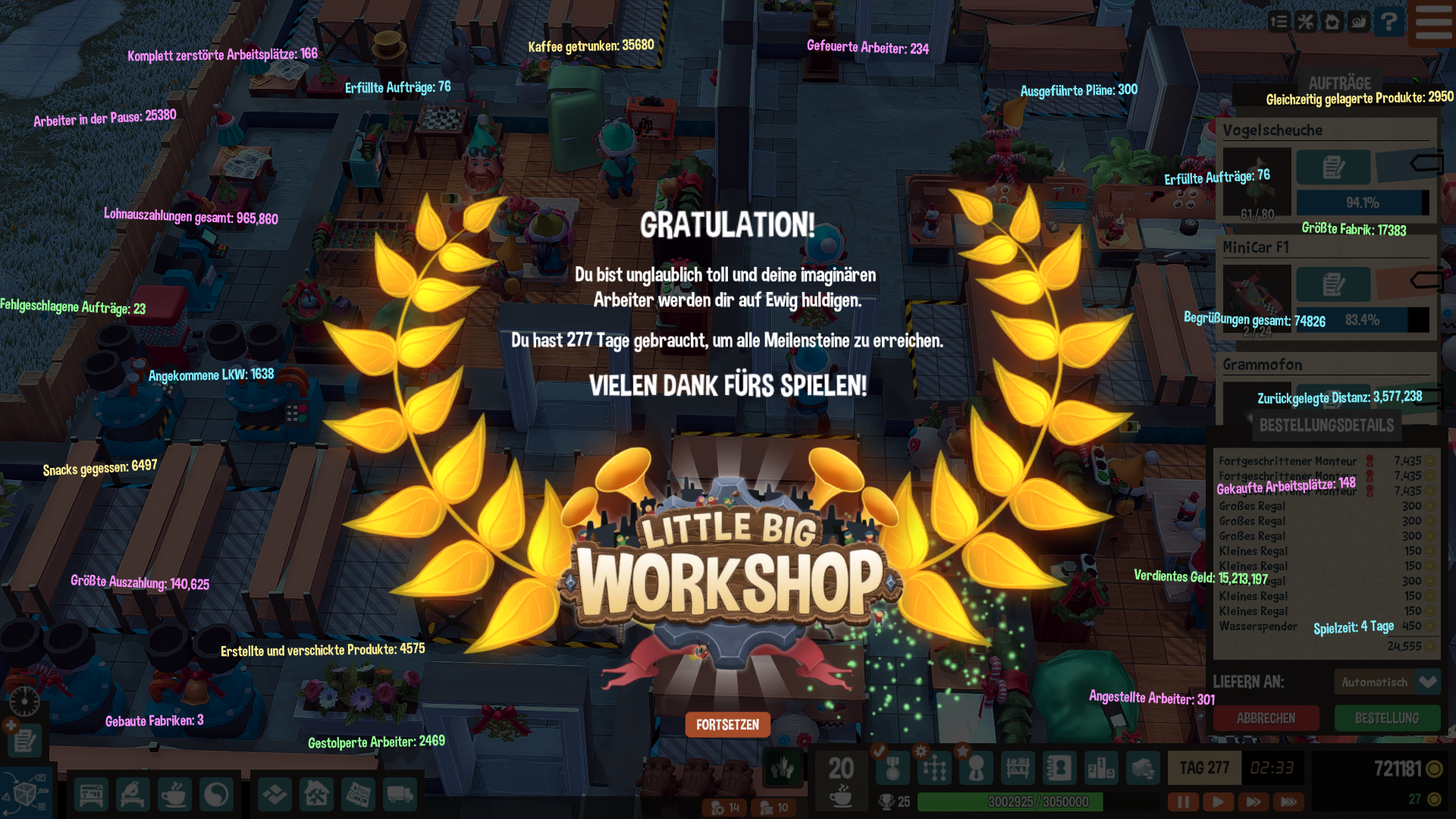This screenshot has width=1456, height=819.
Task: Pause the game speed
Action: point(1182,801)
